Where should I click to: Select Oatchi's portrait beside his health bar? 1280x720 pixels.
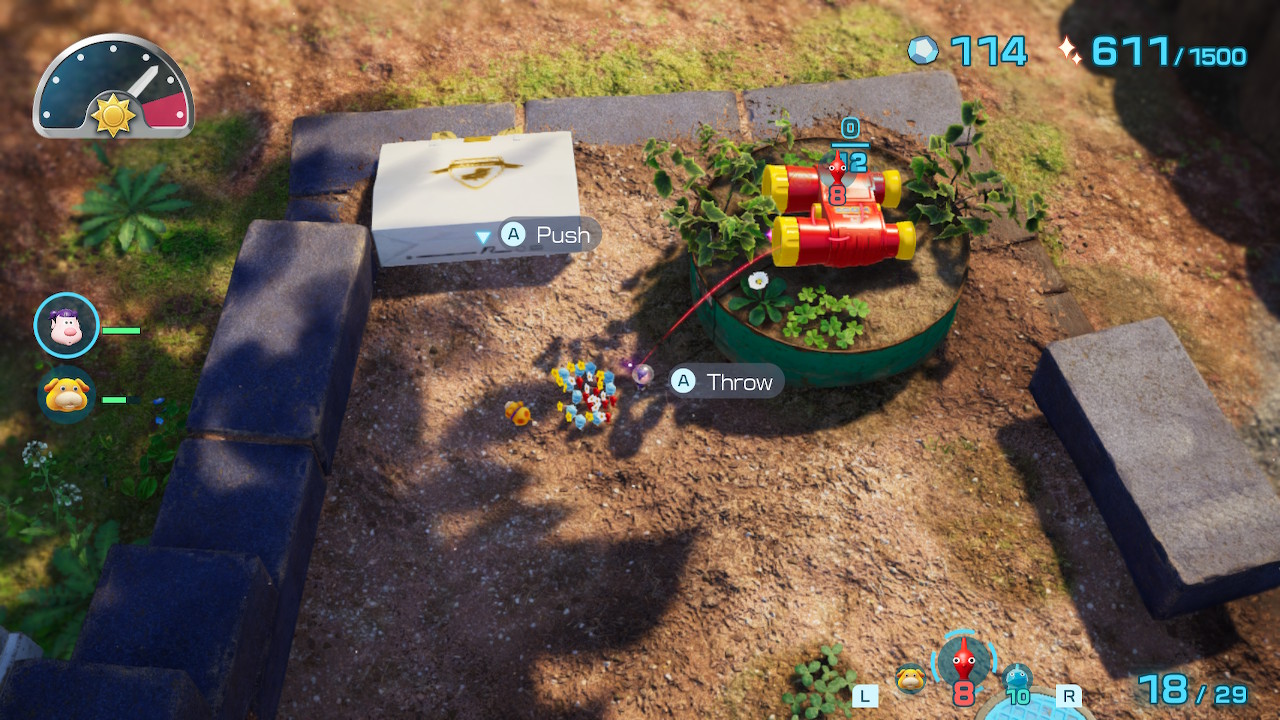66,395
